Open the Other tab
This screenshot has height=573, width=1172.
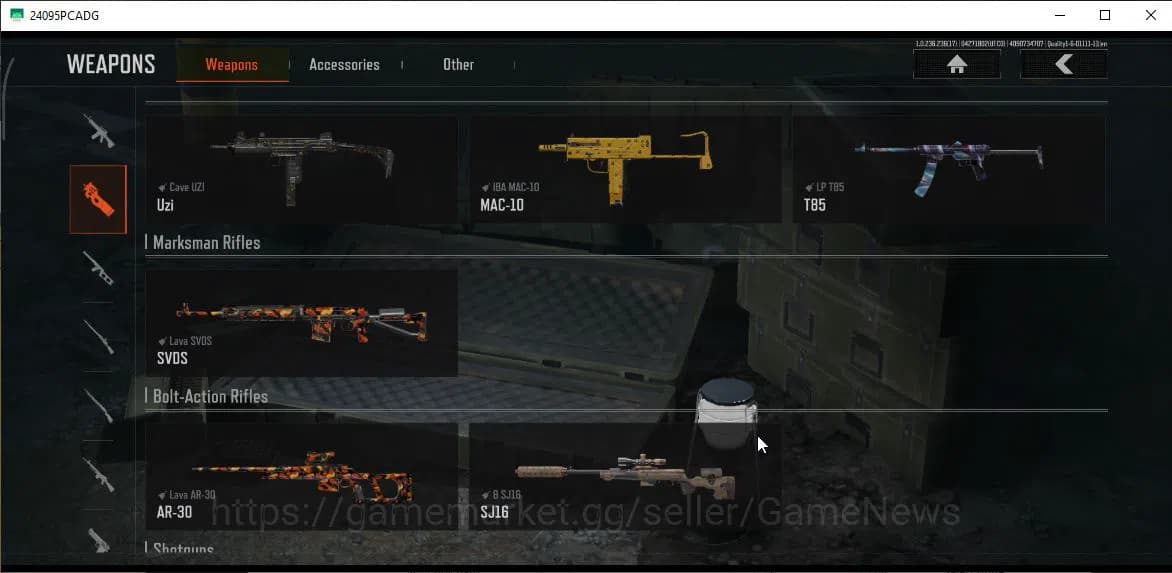[458, 65]
